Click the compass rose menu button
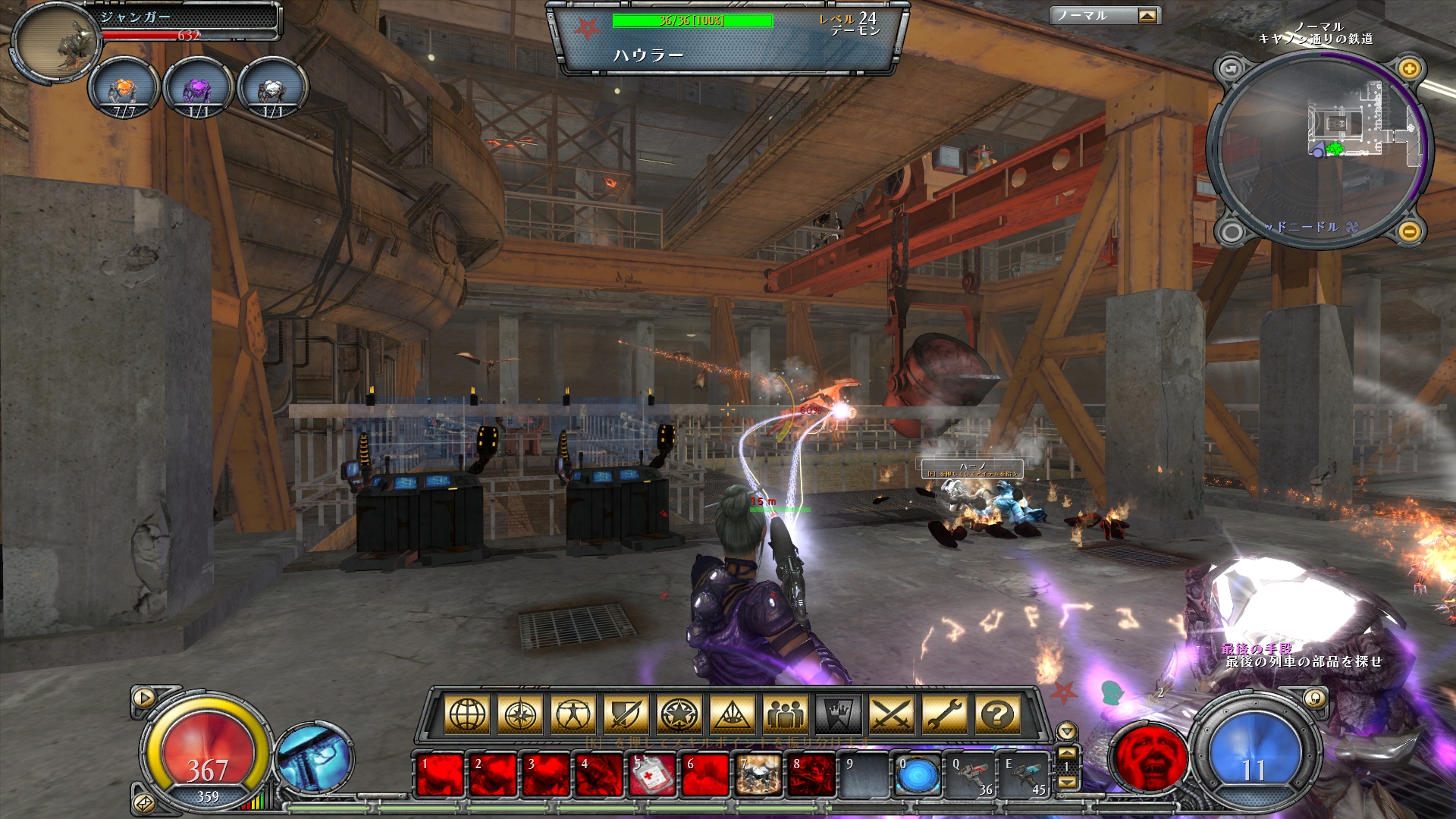This screenshot has width=1456, height=819. tap(520, 714)
